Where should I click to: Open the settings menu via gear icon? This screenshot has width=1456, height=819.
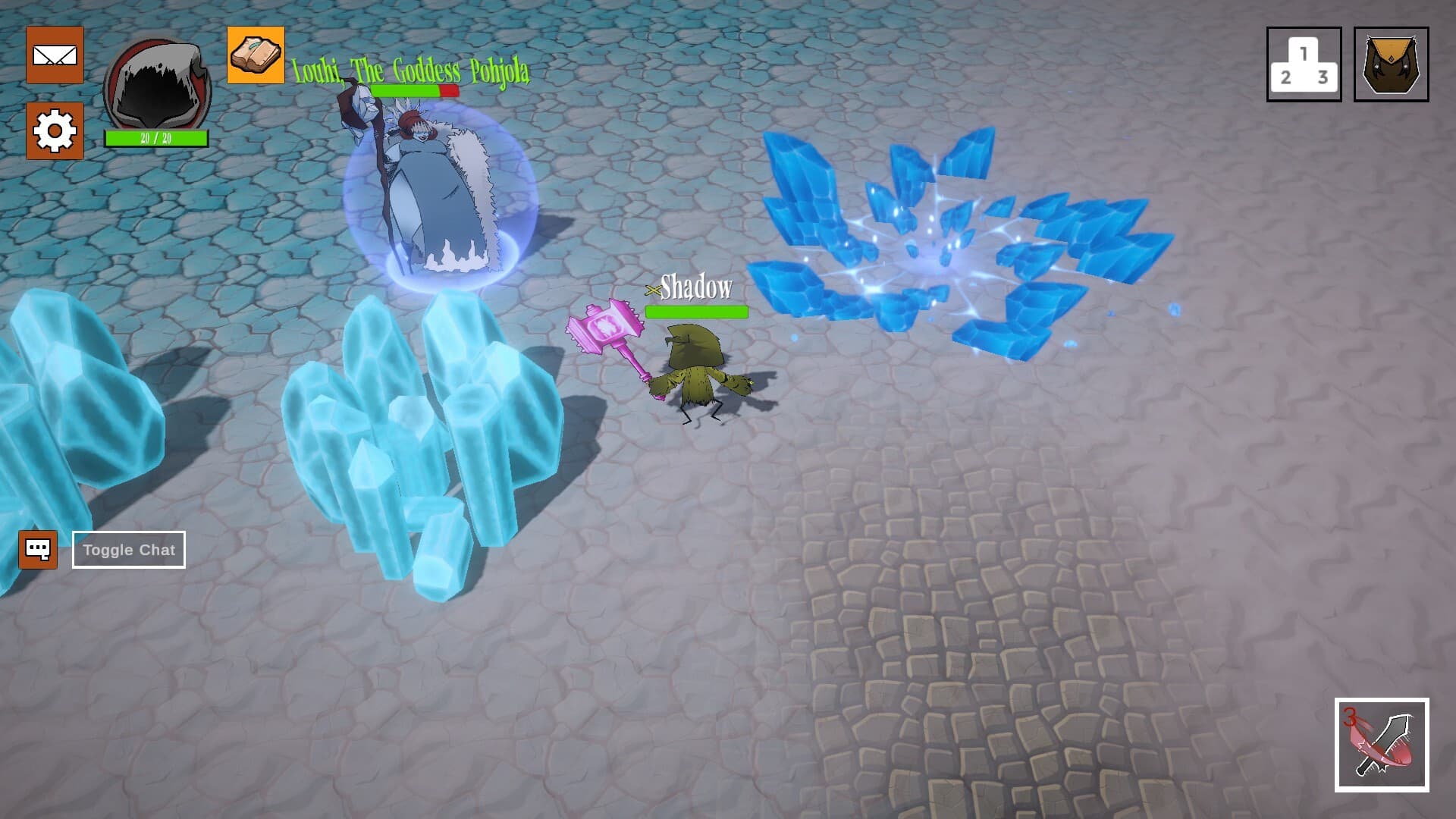(55, 130)
